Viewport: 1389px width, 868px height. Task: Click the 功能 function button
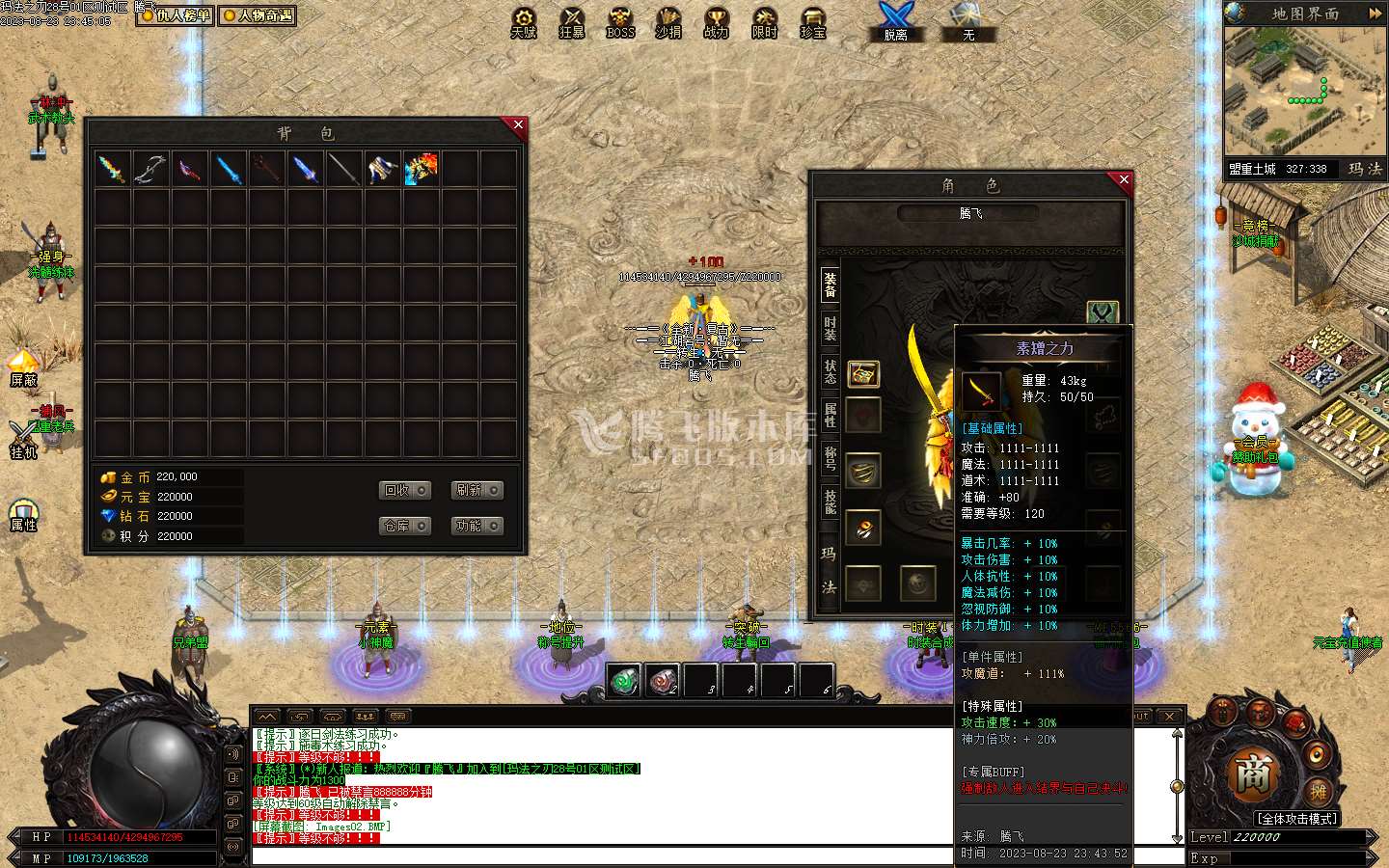[477, 526]
